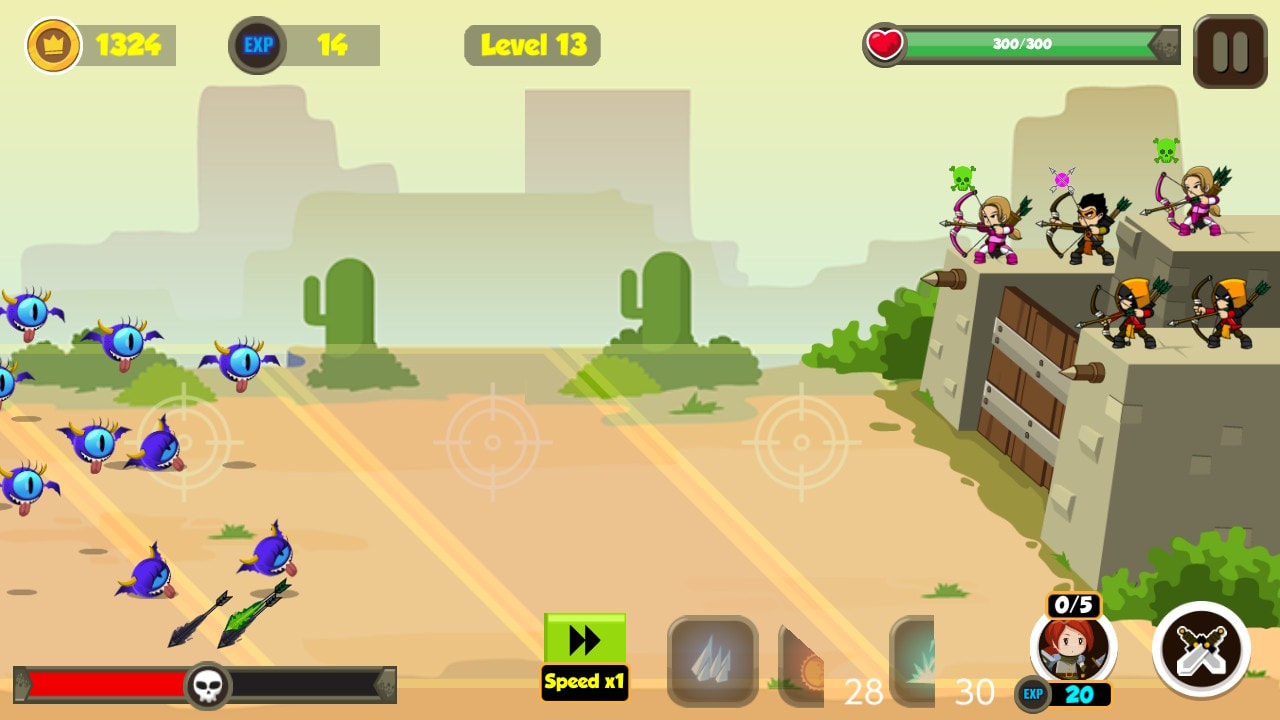Toggle the Speed x1 fast-forward control
This screenshot has height=720, width=1280.
(x=584, y=650)
